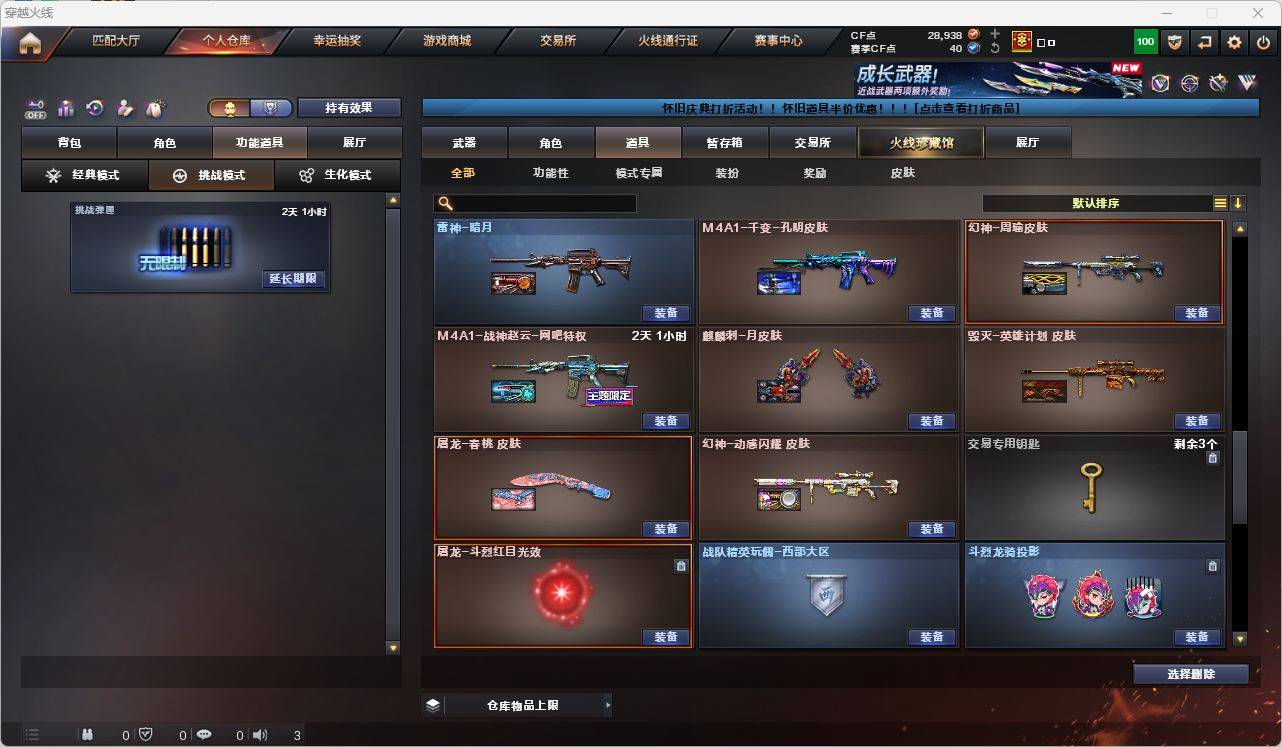Open the game settings gear icon

click(1233, 42)
